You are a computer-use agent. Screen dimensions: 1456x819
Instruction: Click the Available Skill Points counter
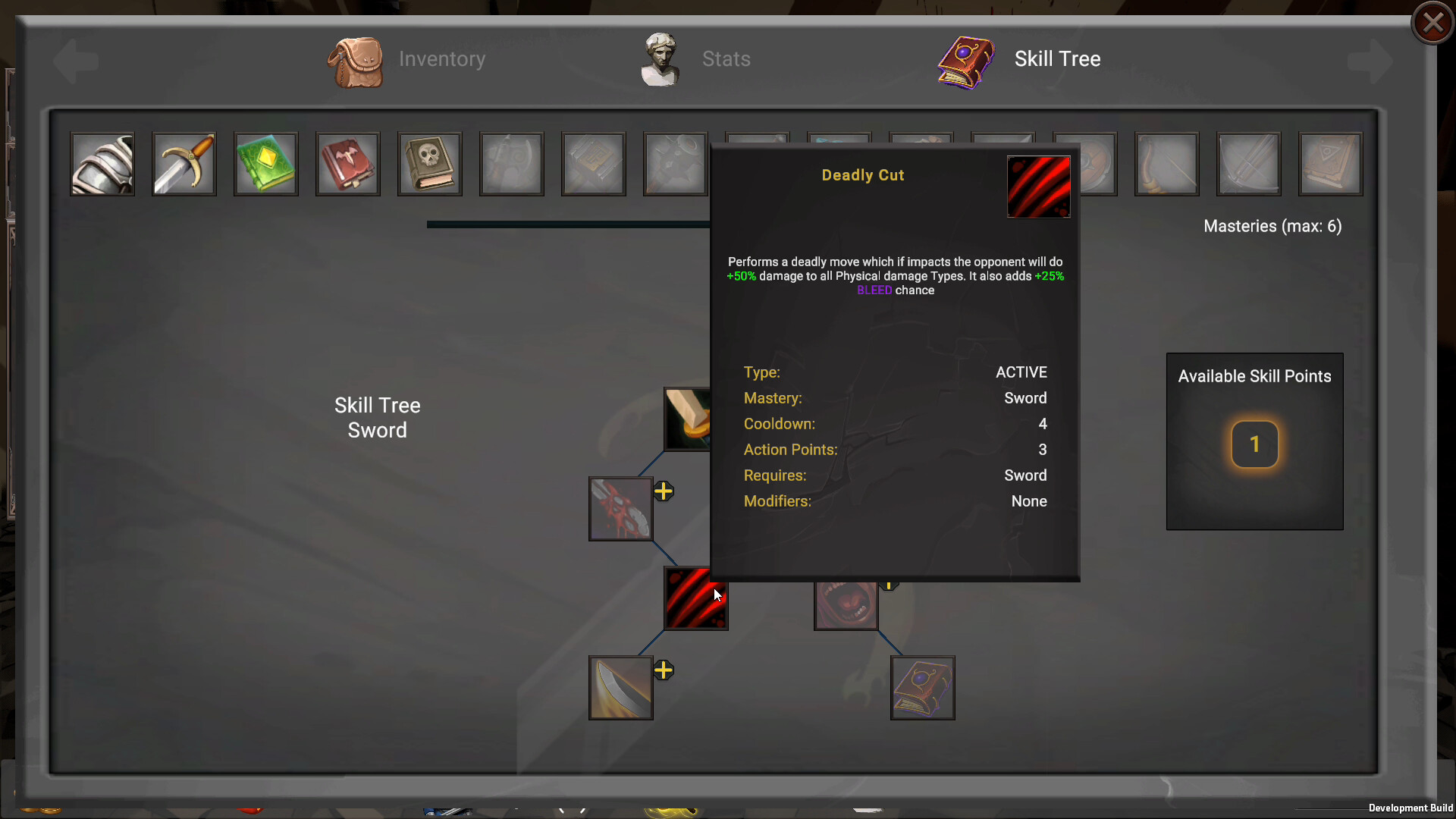1255,444
